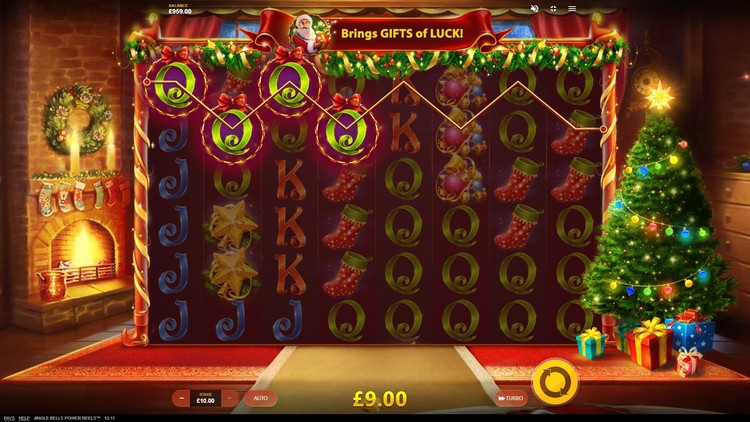750x422 pixels.
Task: Open the Pays table link
Action: coord(8,417)
